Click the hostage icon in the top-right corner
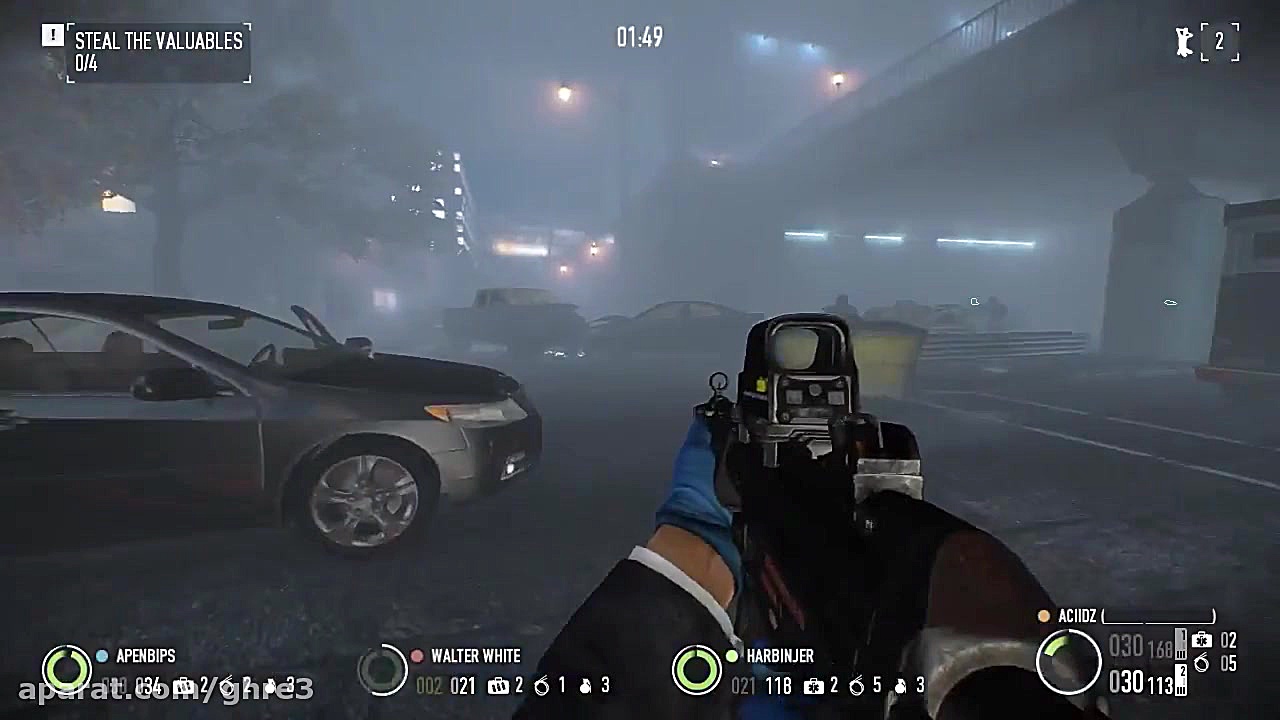This screenshot has height=720, width=1280. click(1183, 42)
